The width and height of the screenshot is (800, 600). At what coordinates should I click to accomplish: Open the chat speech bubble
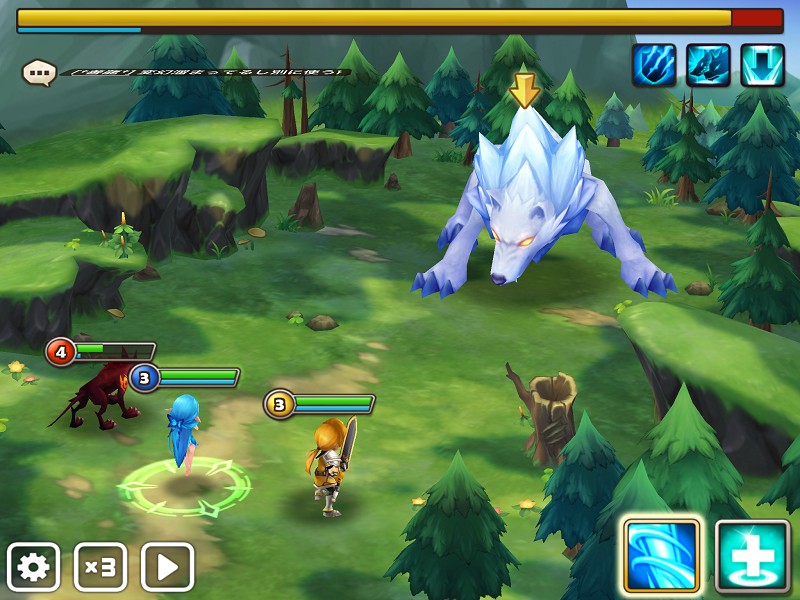[x=39, y=72]
